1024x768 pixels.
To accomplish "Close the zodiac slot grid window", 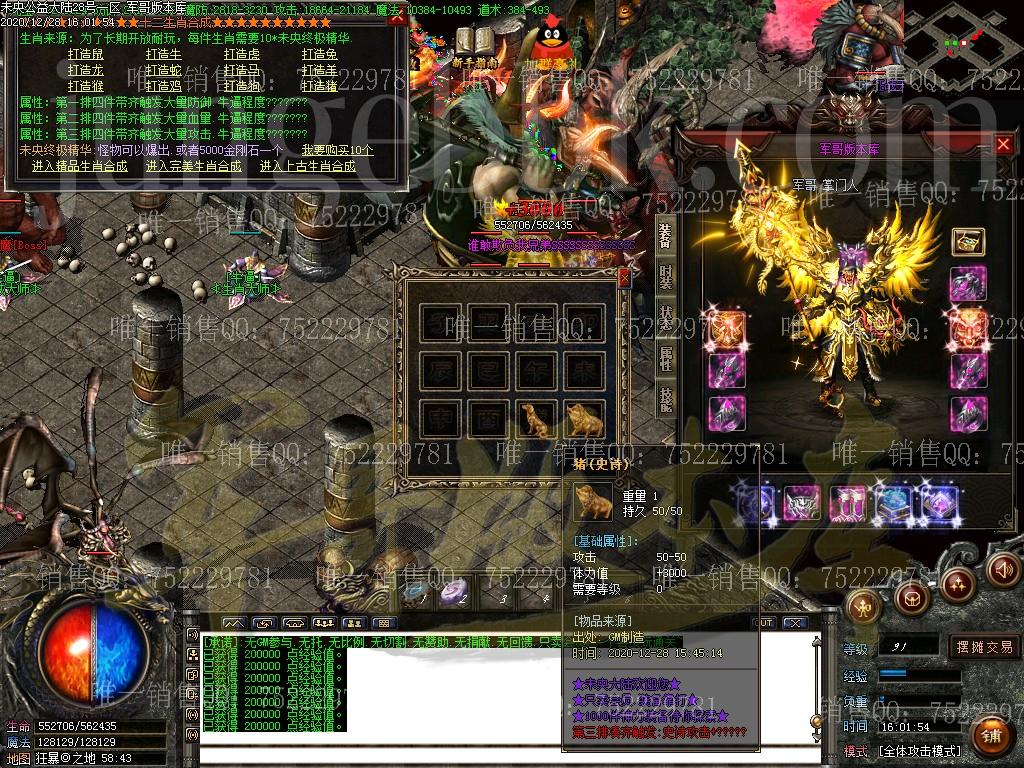I will [625, 277].
